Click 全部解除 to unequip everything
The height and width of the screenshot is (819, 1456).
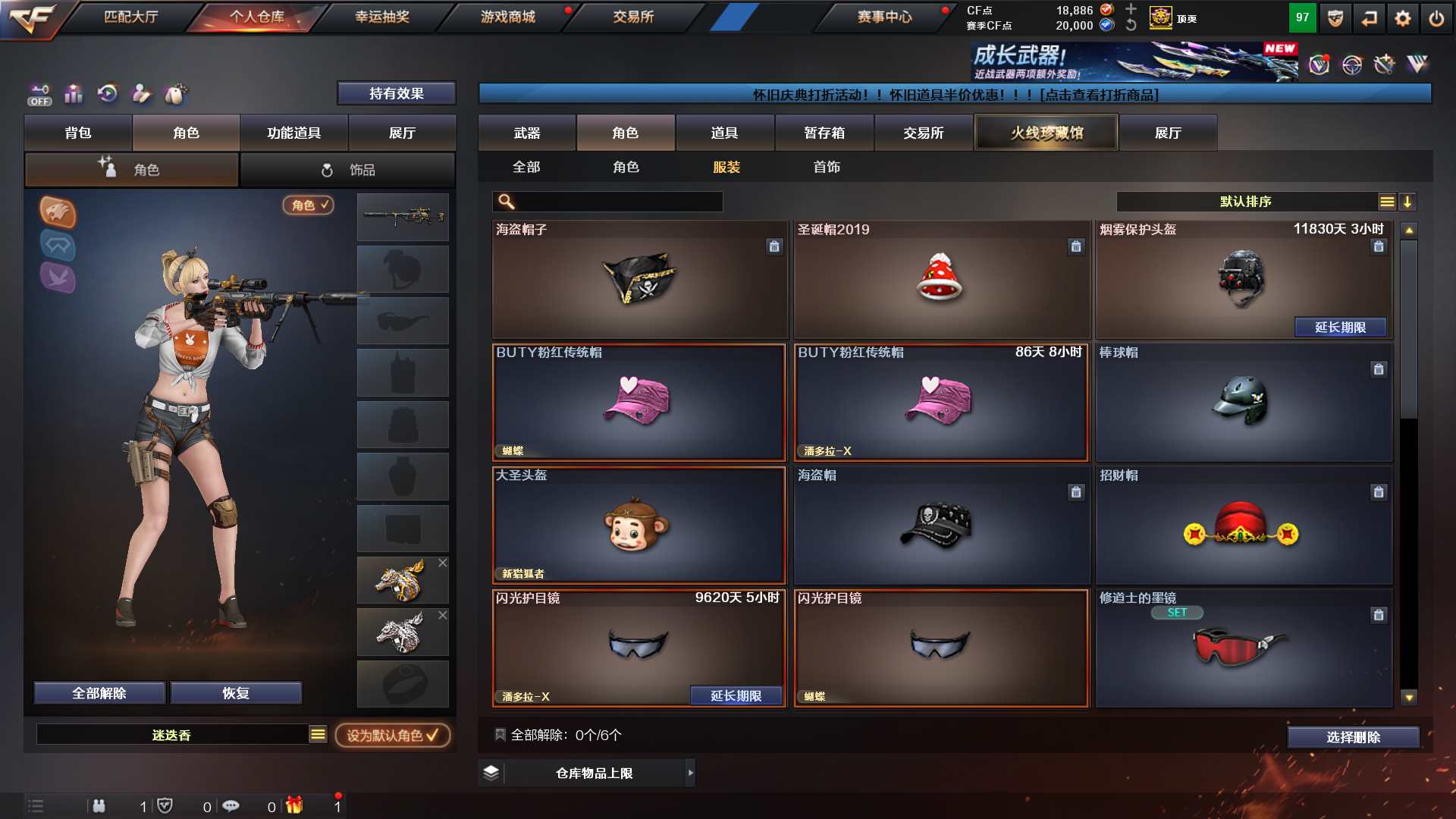click(99, 693)
